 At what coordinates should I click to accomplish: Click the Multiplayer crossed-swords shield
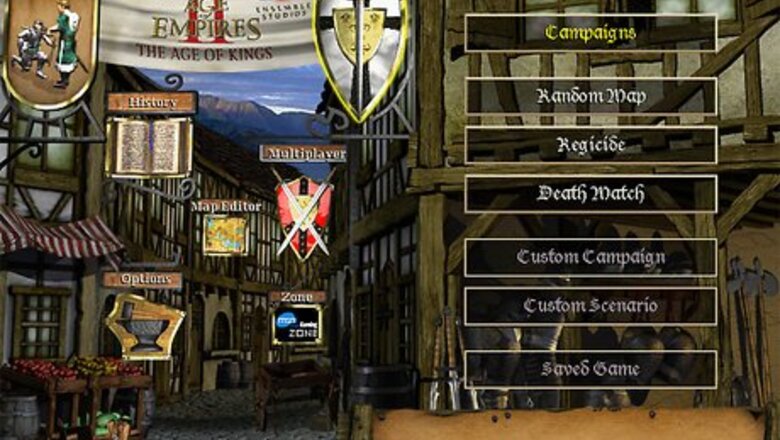pos(304,212)
